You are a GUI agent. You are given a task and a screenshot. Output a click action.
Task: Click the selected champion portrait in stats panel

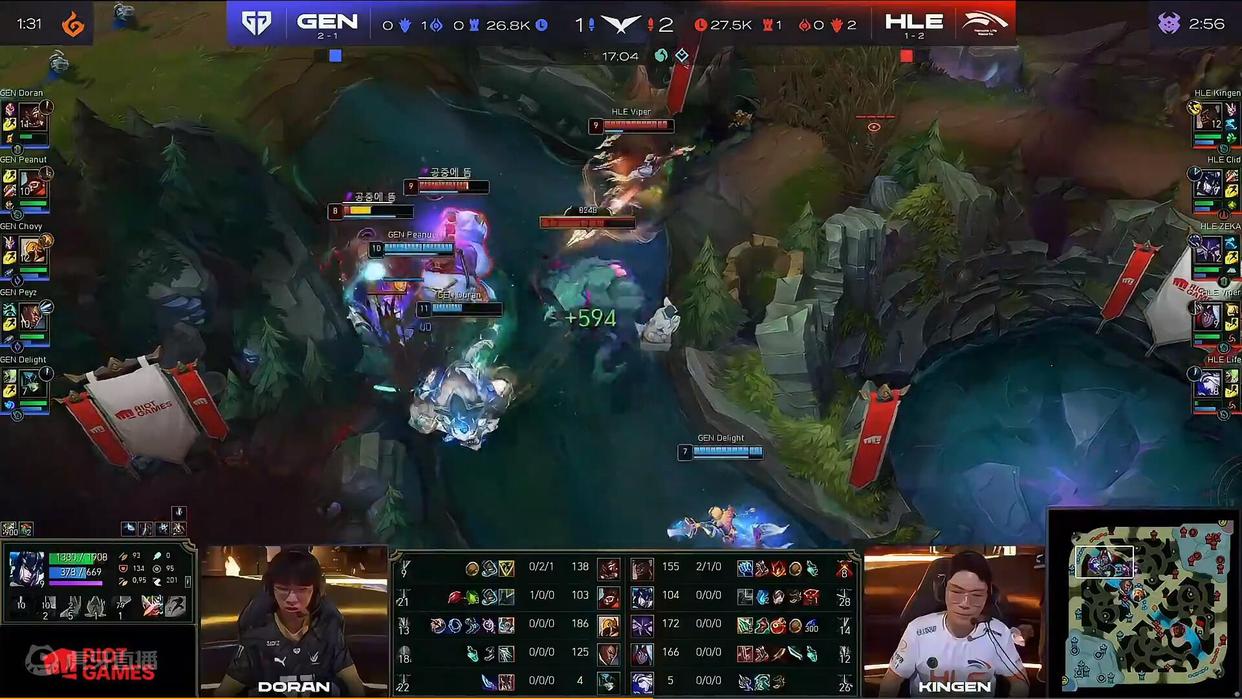tap(25, 568)
